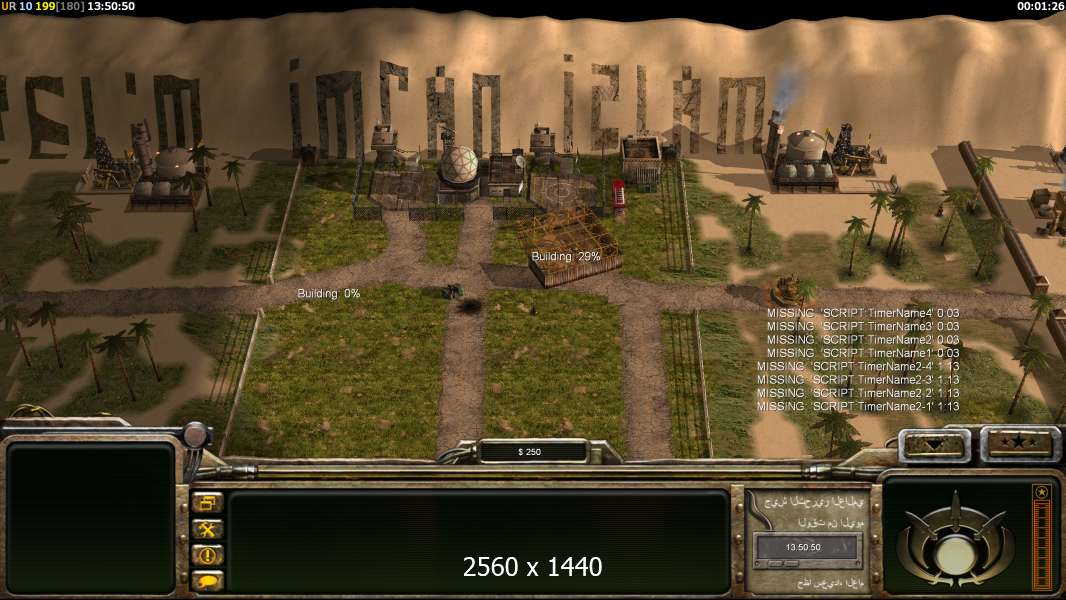
Task: Select the exclamation mark button
Action: coord(208,555)
